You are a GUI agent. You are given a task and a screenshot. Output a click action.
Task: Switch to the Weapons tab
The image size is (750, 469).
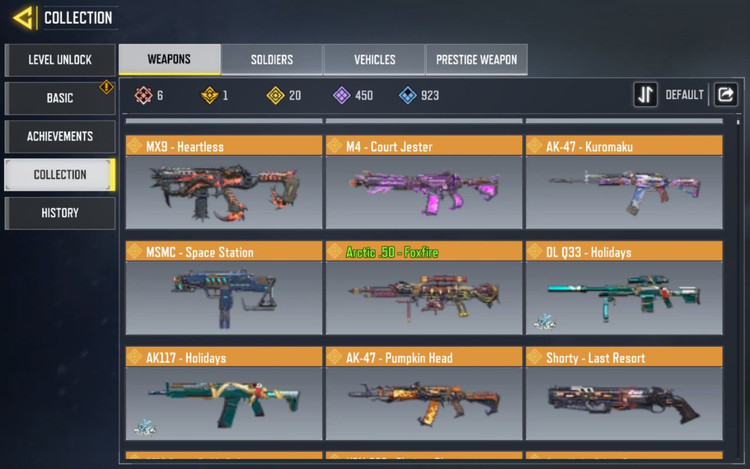(169, 59)
